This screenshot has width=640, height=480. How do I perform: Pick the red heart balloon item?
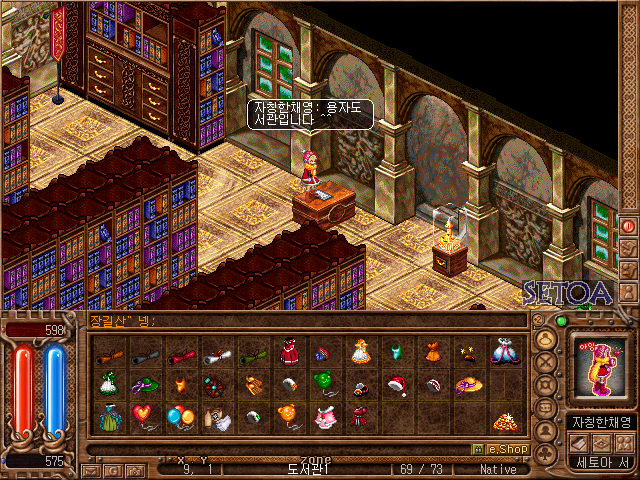[x=144, y=416]
